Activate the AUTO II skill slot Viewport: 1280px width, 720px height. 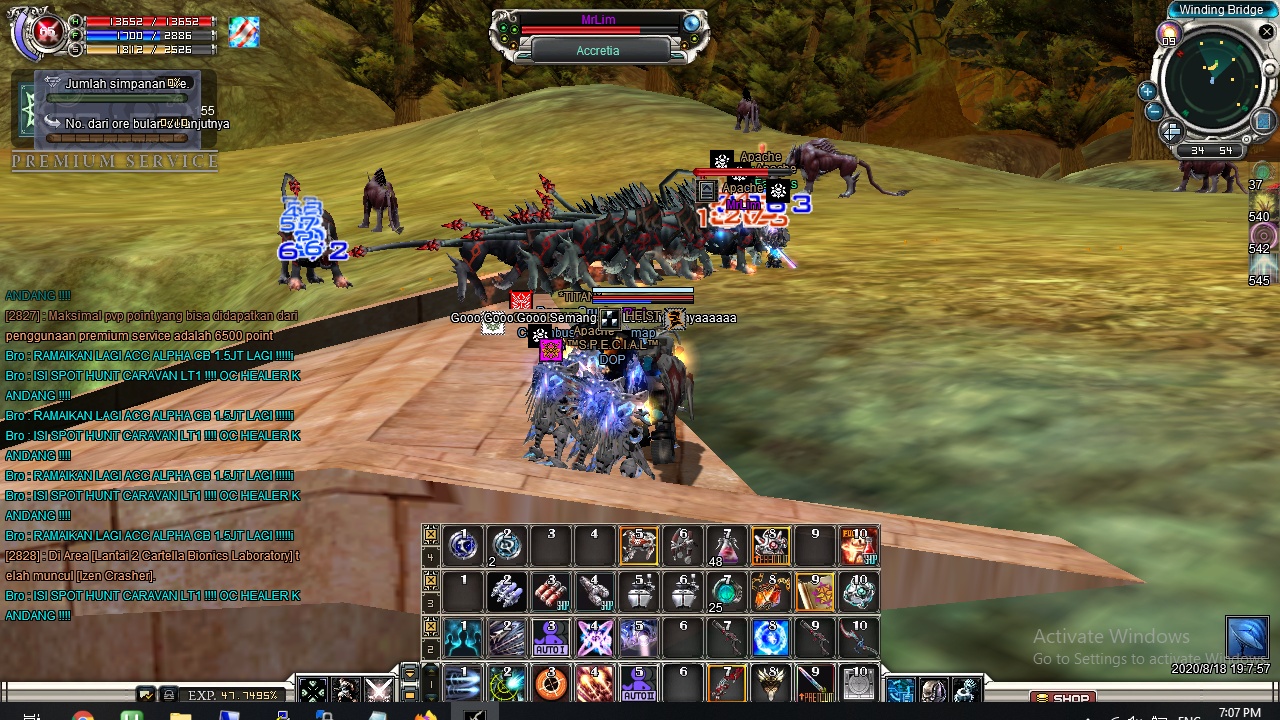[x=638, y=684]
